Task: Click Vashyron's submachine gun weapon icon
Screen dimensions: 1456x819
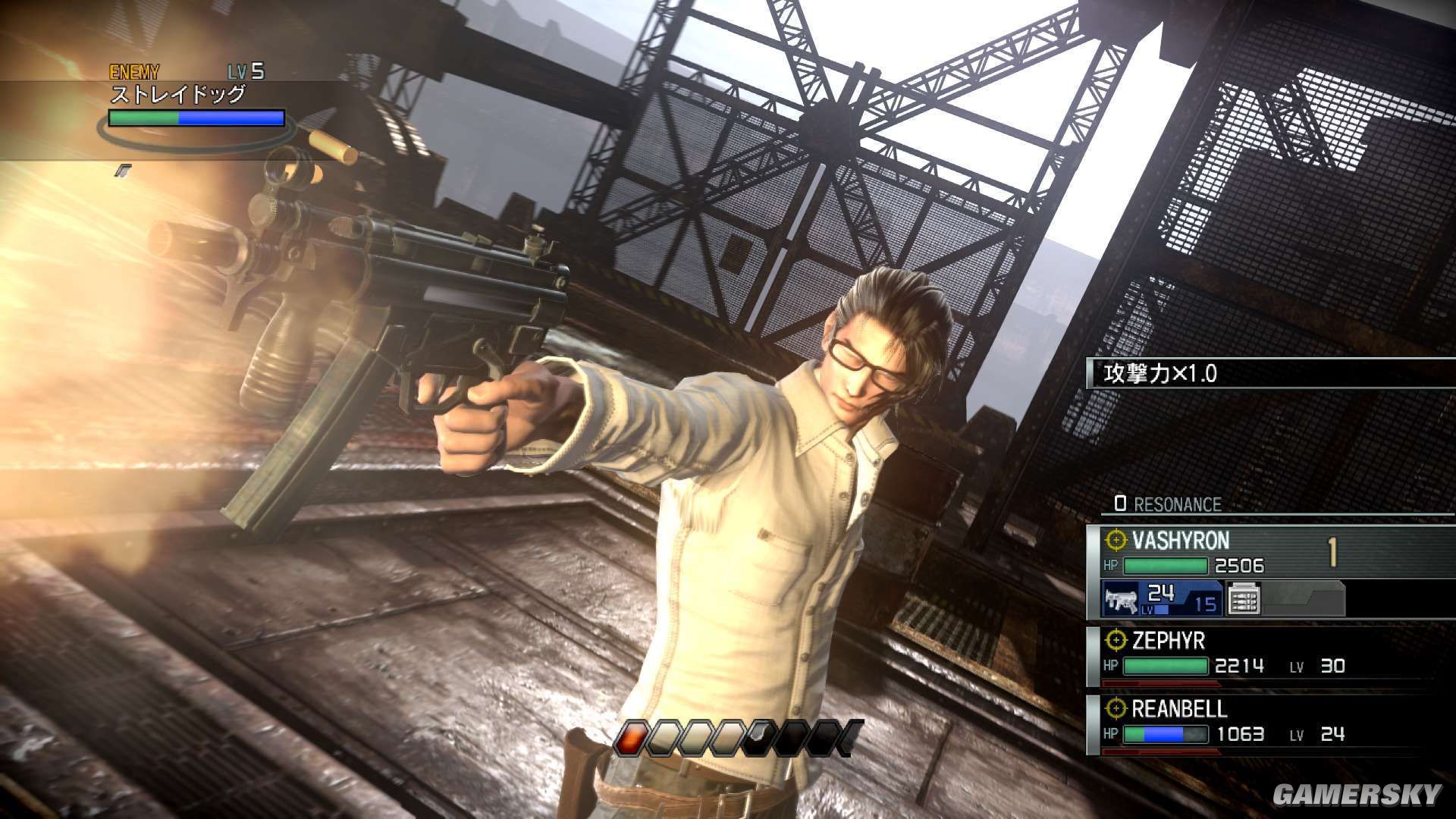Action: pyautogui.click(x=1119, y=600)
